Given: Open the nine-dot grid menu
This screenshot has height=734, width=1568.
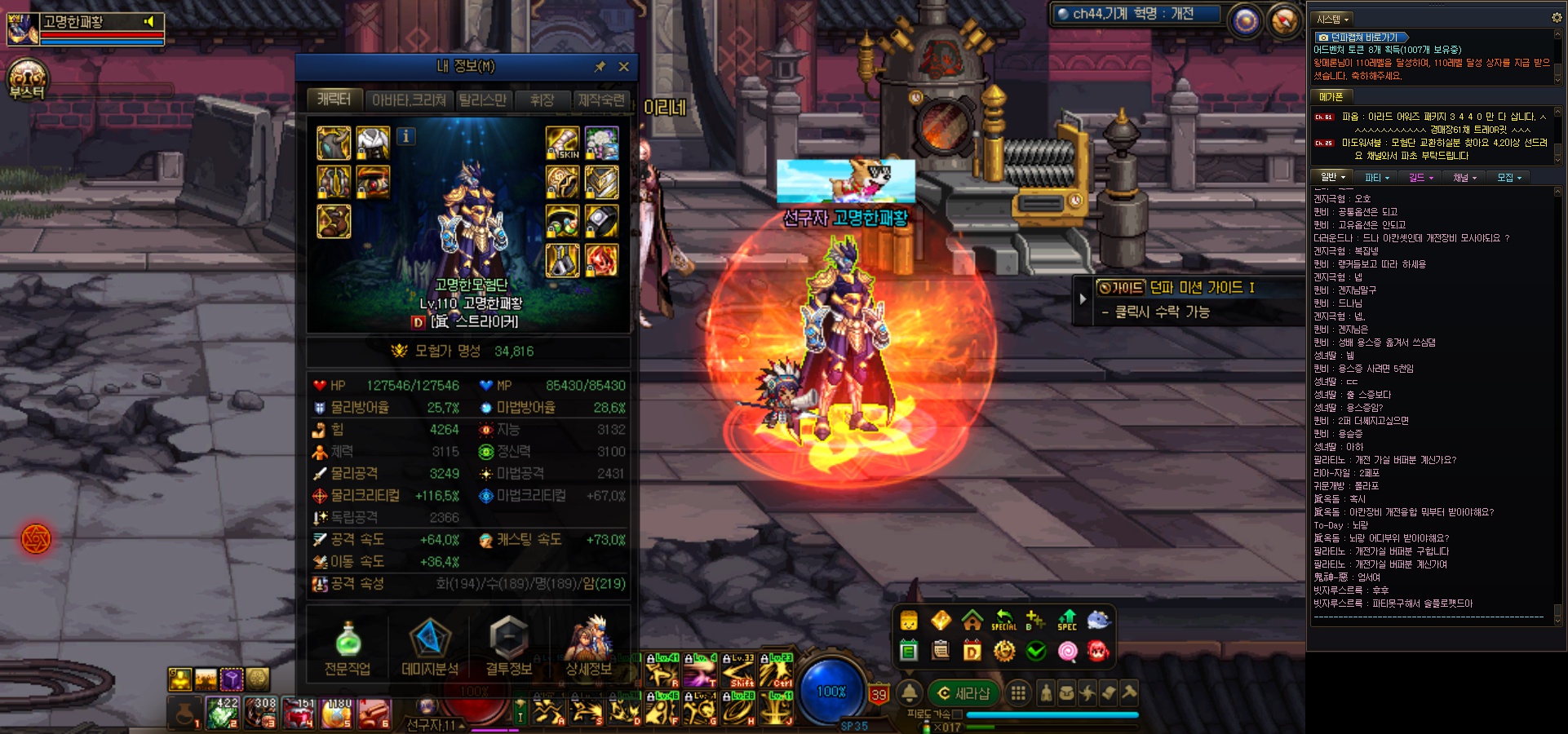Looking at the screenshot, I should coord(1018,693).
